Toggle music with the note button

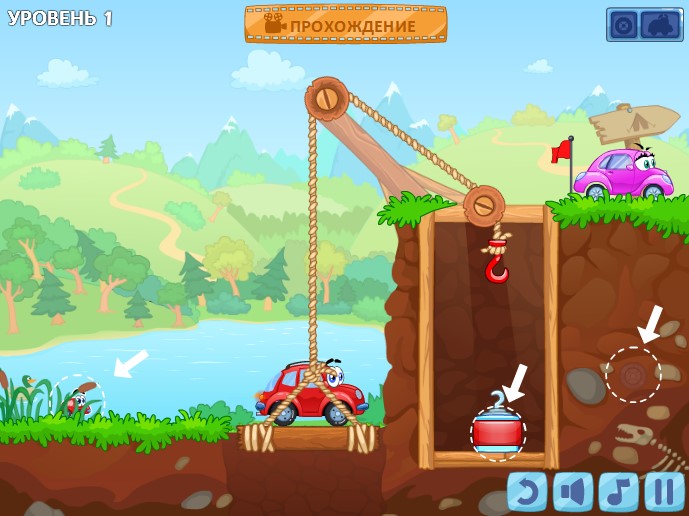(x=618, y=491)
